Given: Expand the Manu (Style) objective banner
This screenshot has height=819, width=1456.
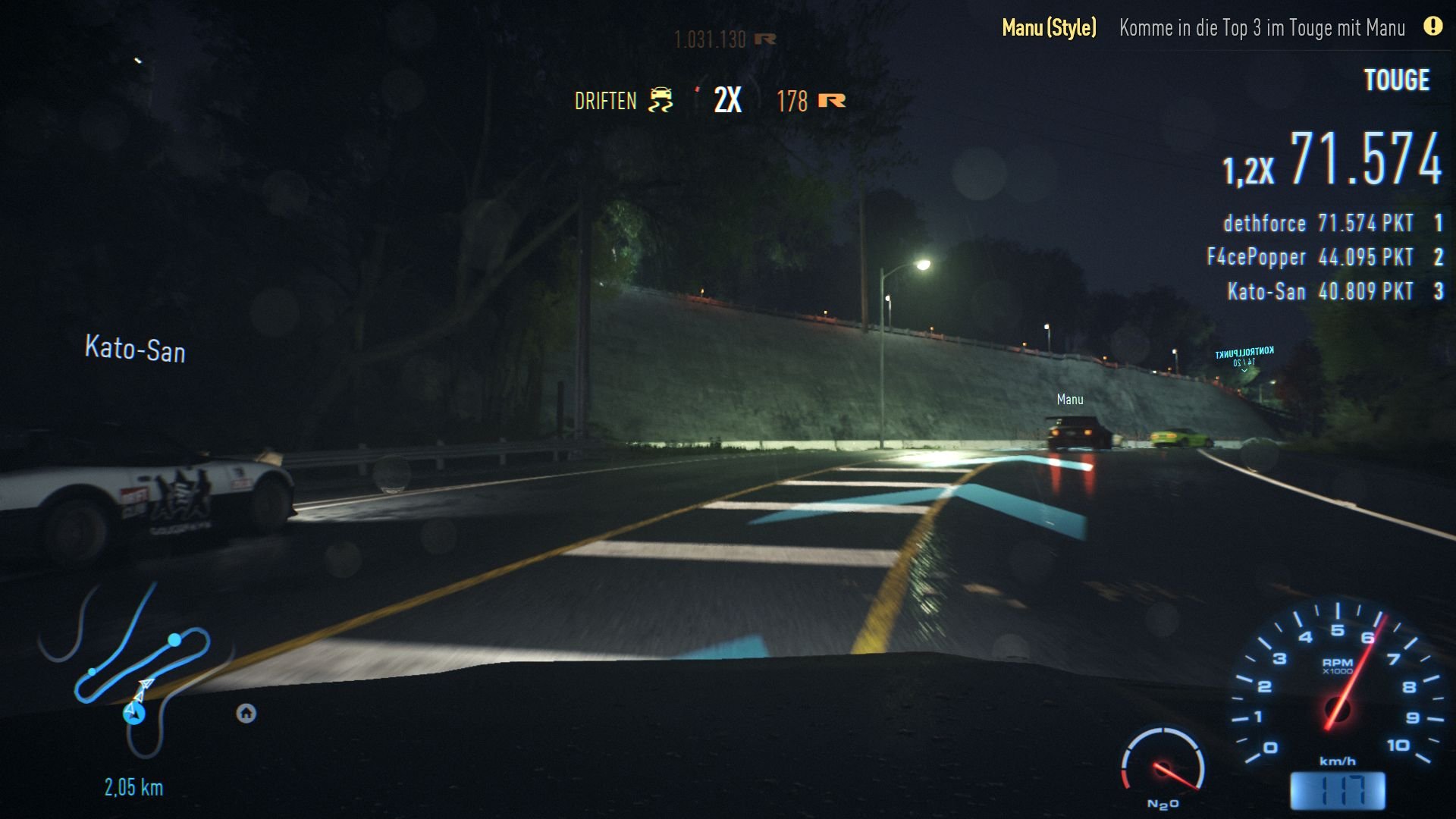Looking at the screenshot, I should pyautogui.click(x=1049, y=28).
